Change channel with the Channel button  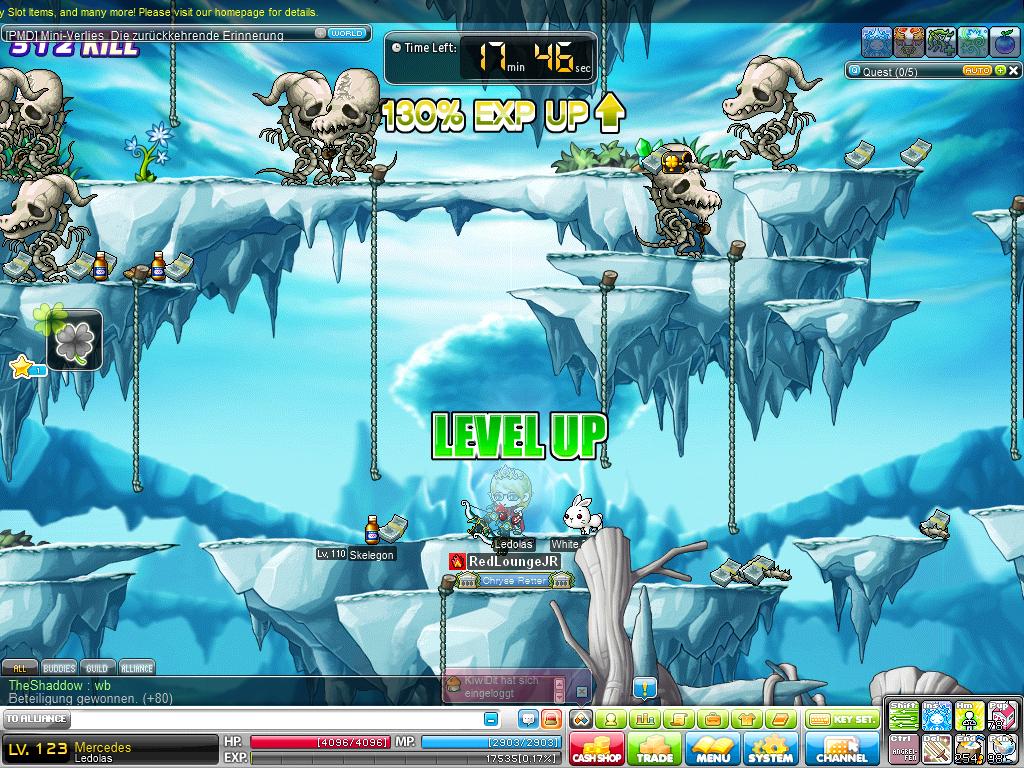point(842,748)
